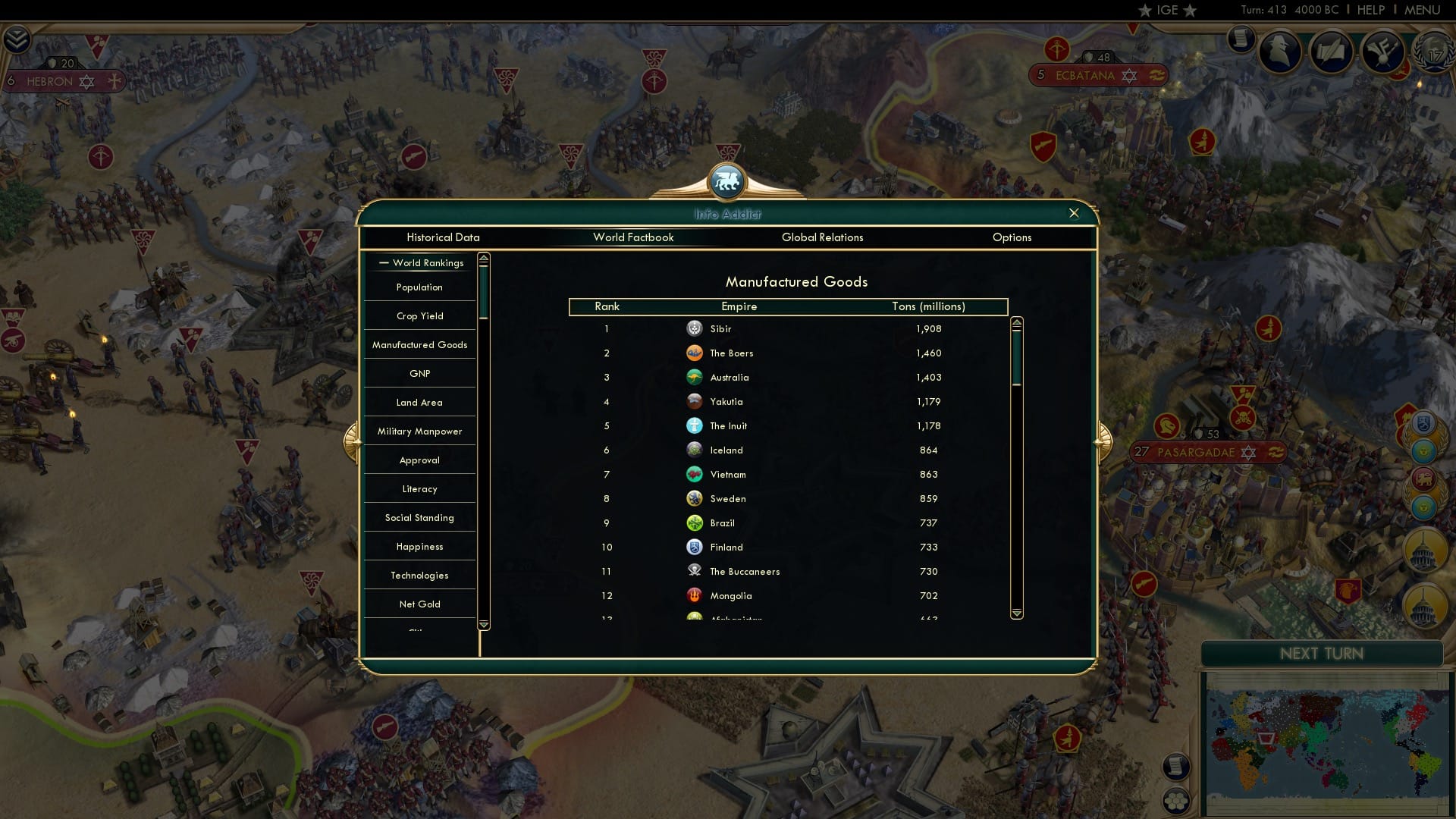Switch to the Global Relations tab

pyautogui.click(x=823, y=237)
